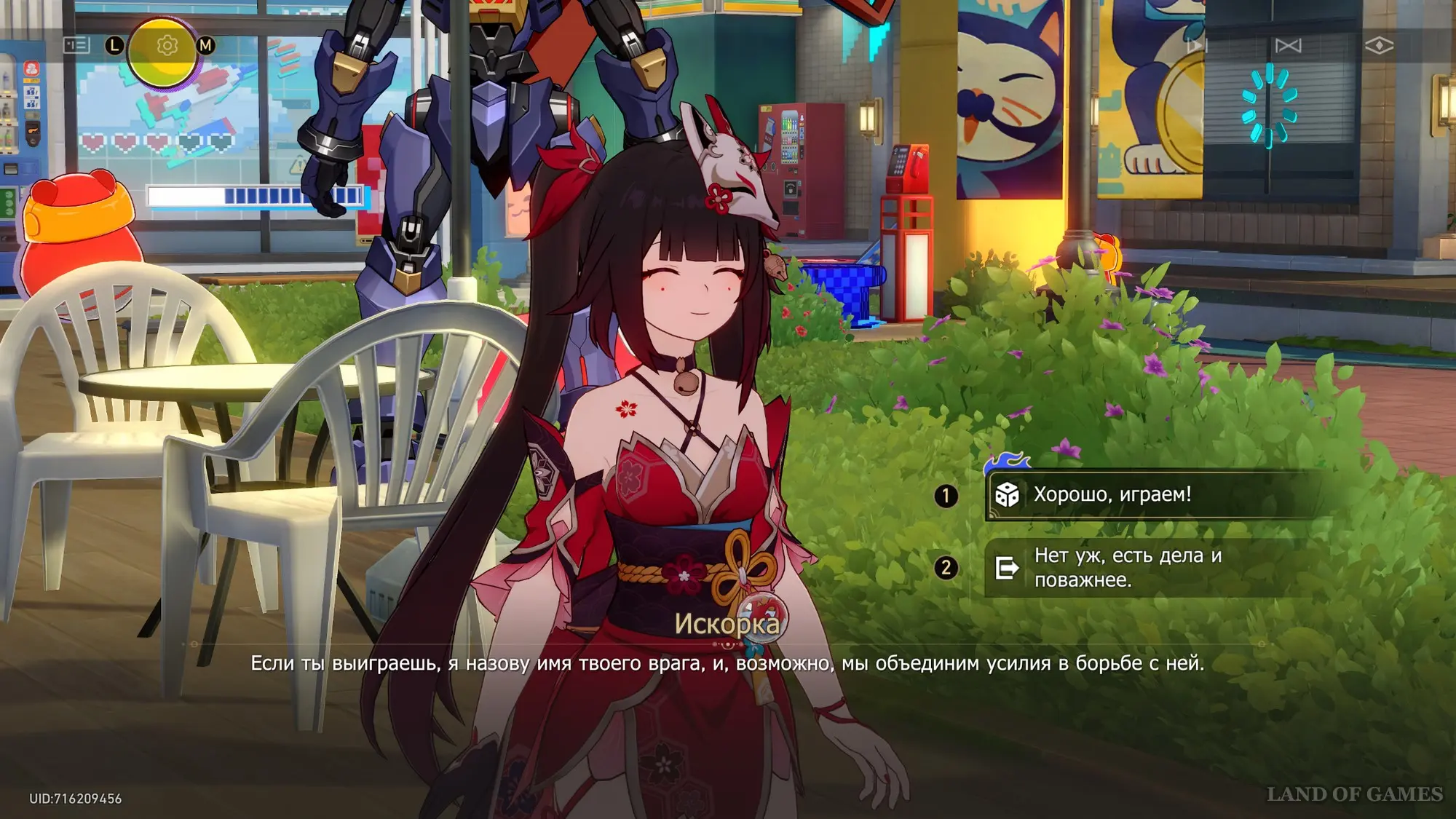Hide the interface with the eye icon

(1379, 45)
